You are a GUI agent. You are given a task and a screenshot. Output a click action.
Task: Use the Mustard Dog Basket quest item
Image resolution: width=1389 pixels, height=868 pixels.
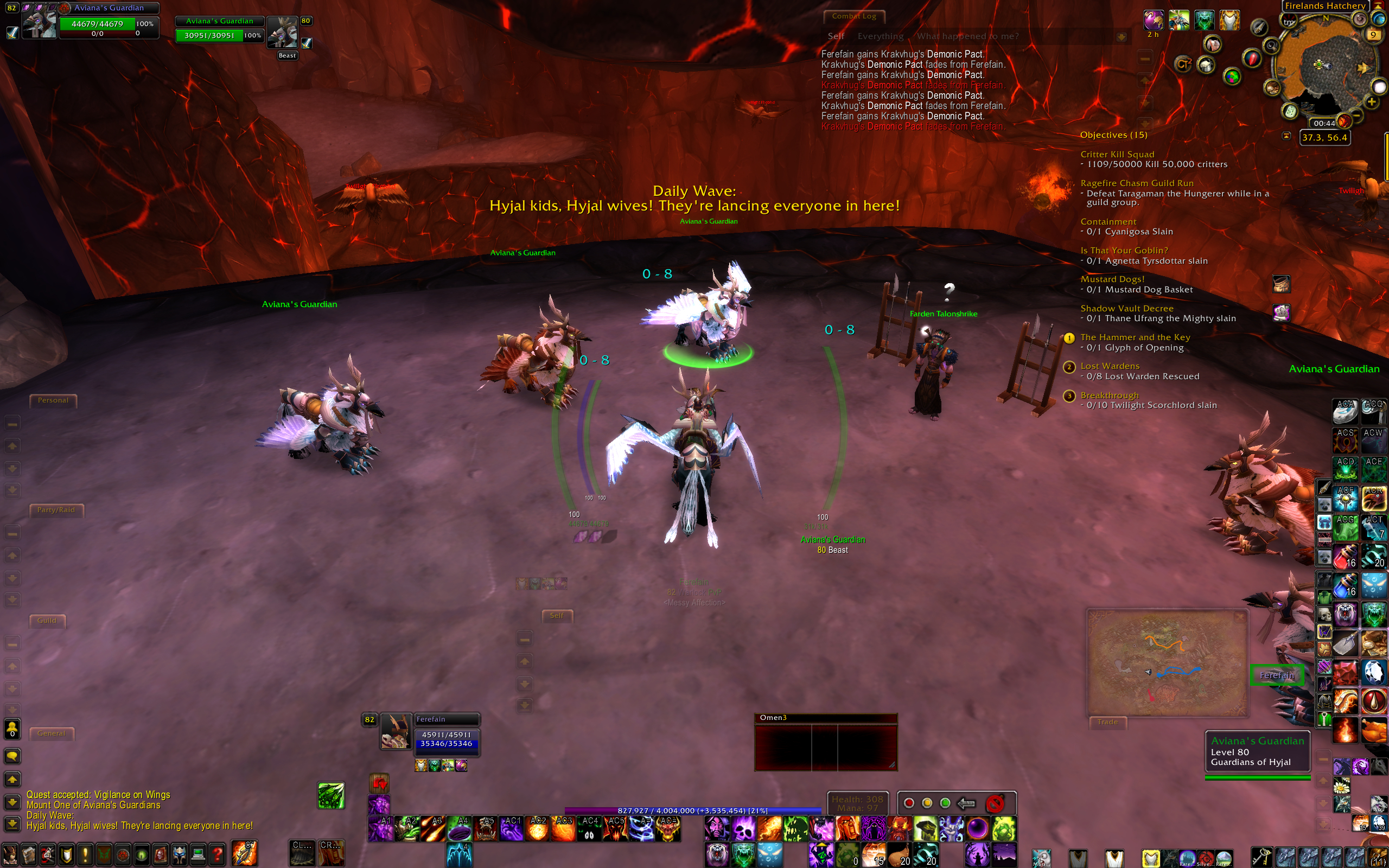point(1281,284)
